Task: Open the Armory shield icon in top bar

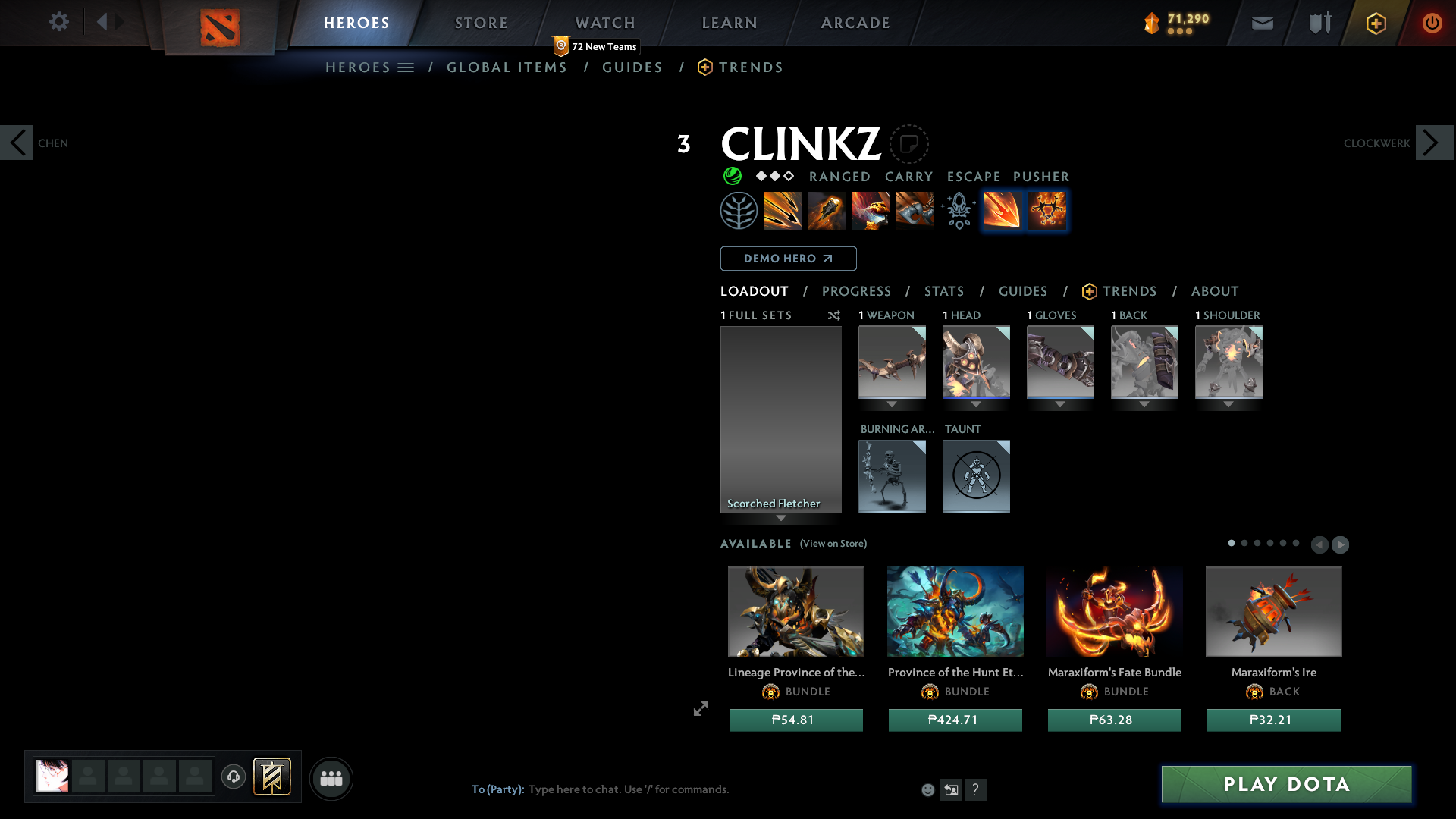Action: pos(1319,22)
